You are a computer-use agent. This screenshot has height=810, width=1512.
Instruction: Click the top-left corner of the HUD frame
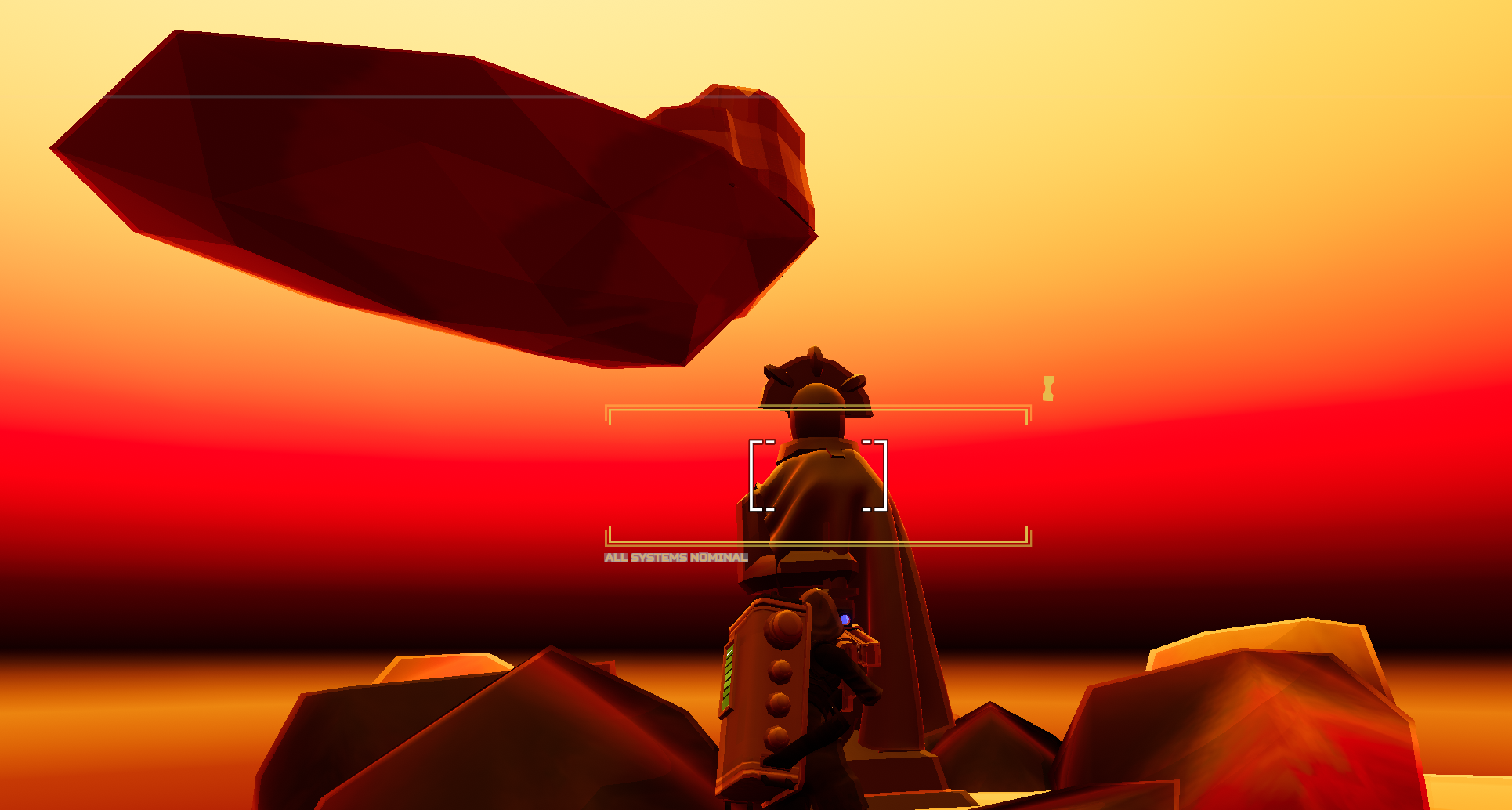pyautogui.click(x=610, y=410)
